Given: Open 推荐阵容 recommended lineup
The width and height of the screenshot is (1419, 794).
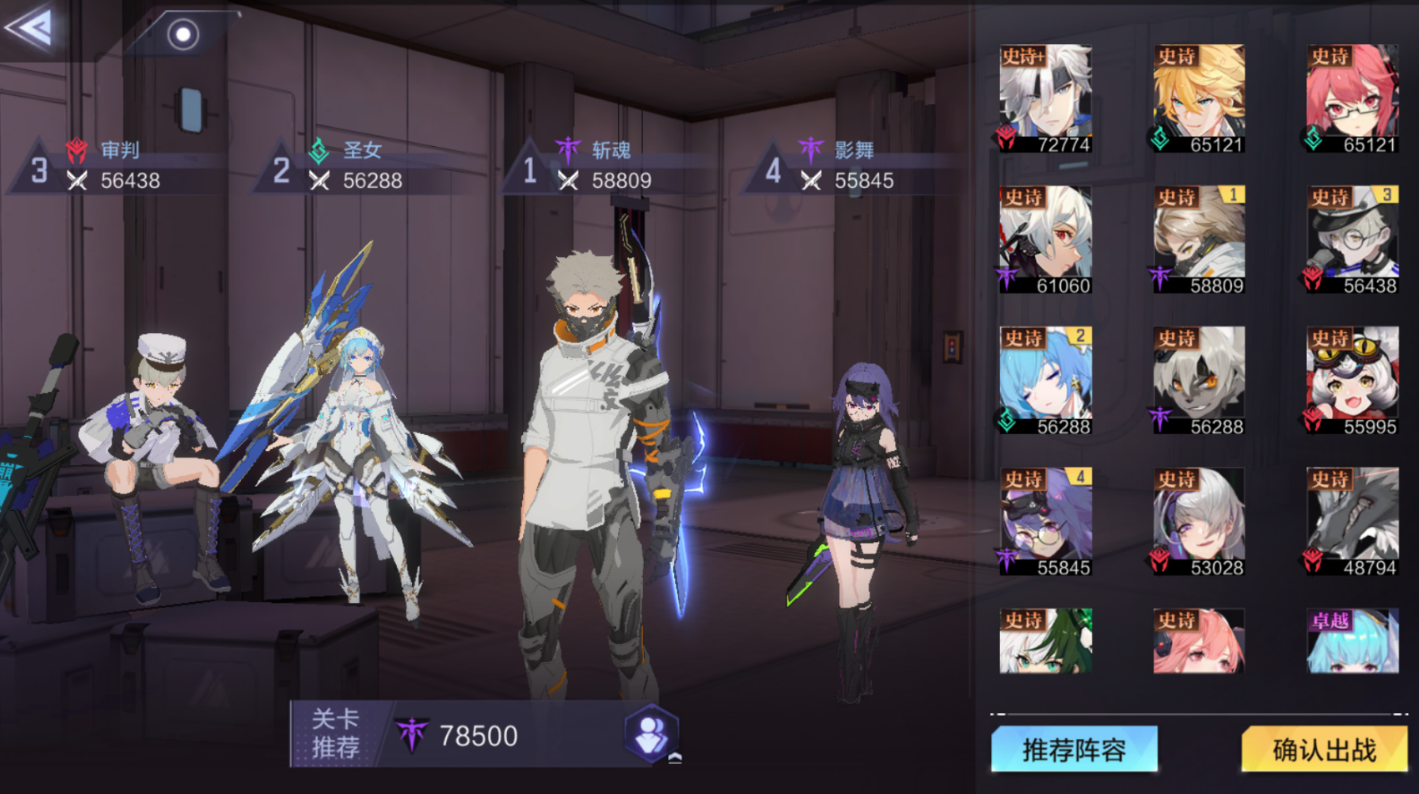Looking at the screenshot, I should (1074, 749).
